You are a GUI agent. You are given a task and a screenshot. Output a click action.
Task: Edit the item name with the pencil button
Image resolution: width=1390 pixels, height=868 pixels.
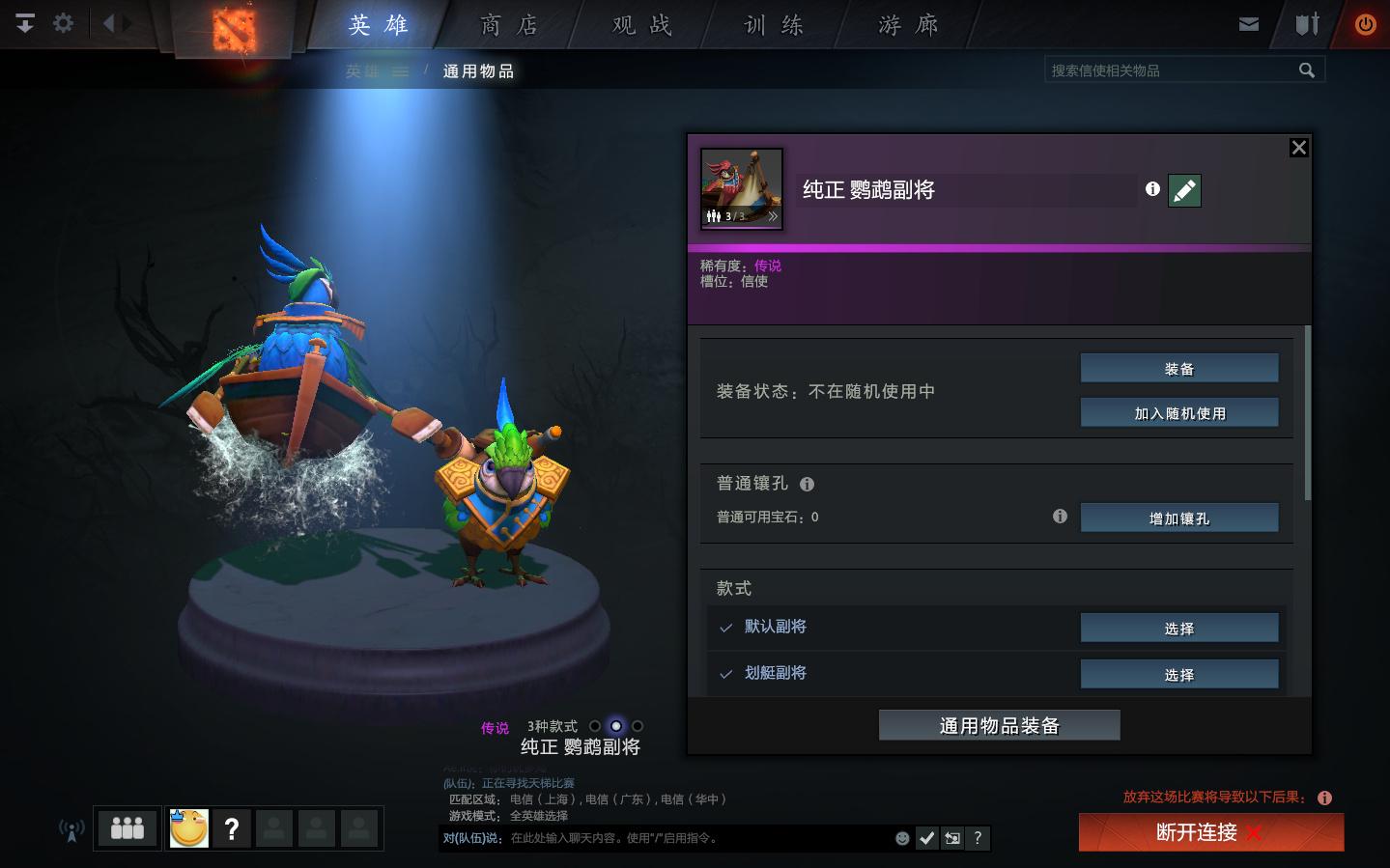(x=1184, y=190)
